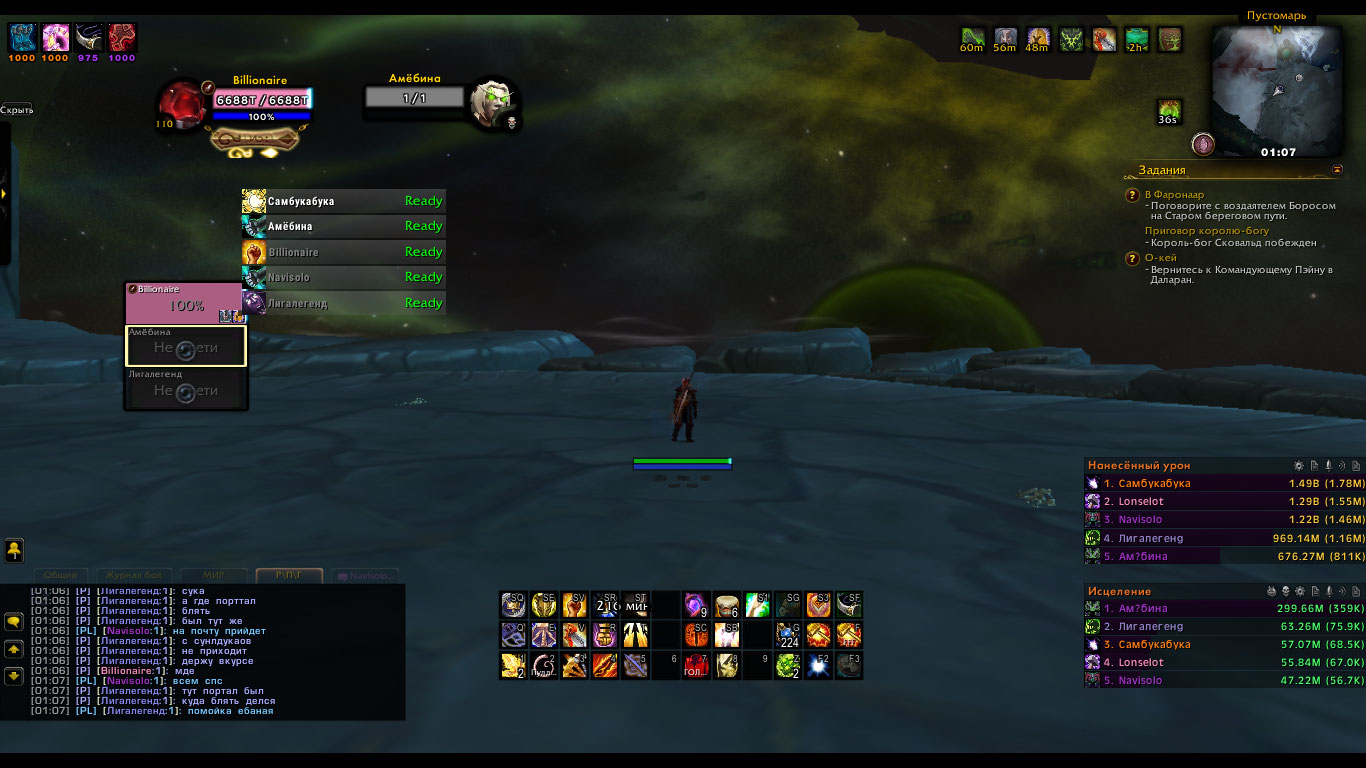Click the pink round button beside minimap
This screenshot has height=768, width=1366.
point(1203,144)
